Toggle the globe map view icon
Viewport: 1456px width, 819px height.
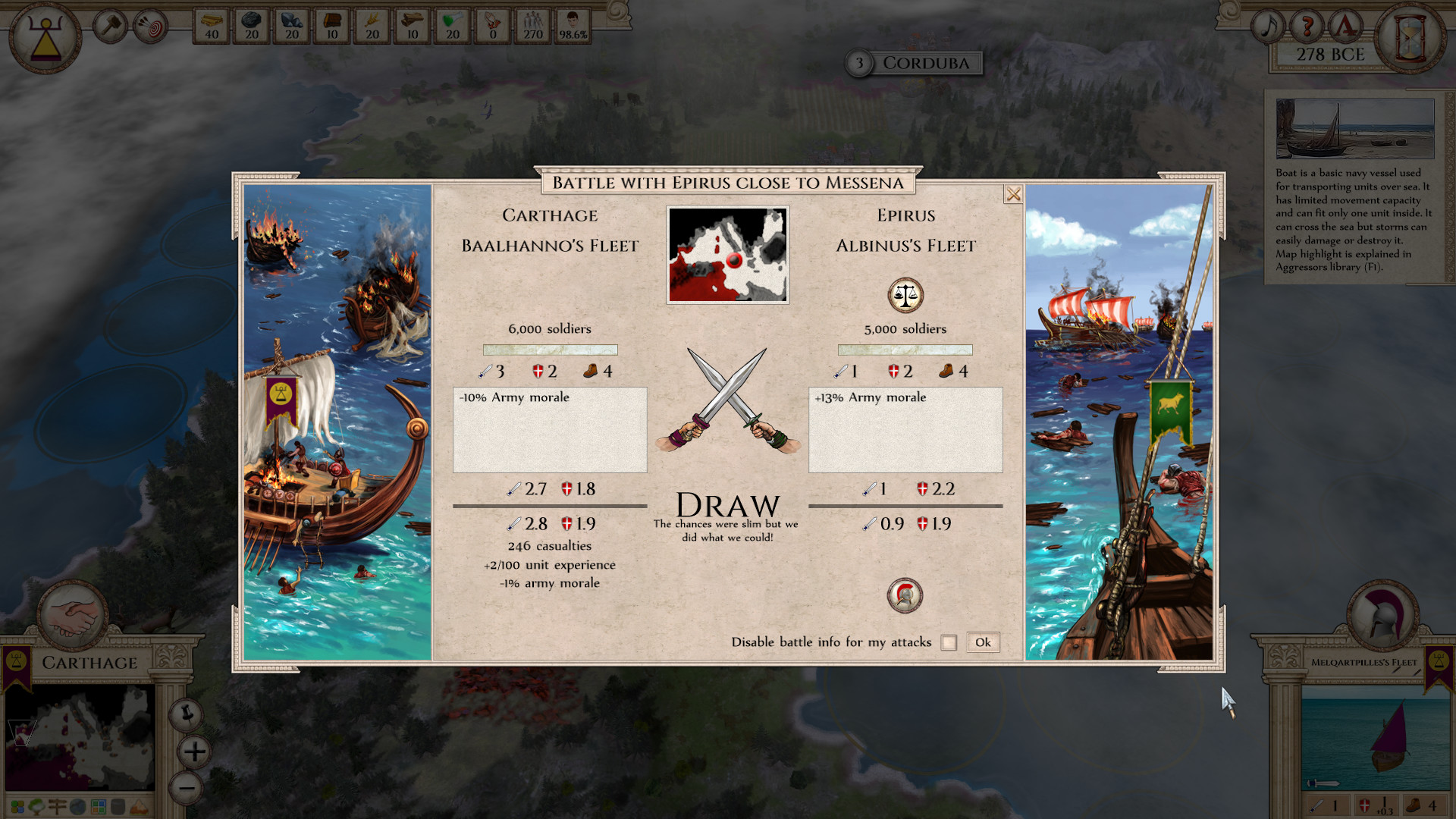pos(77,806)
